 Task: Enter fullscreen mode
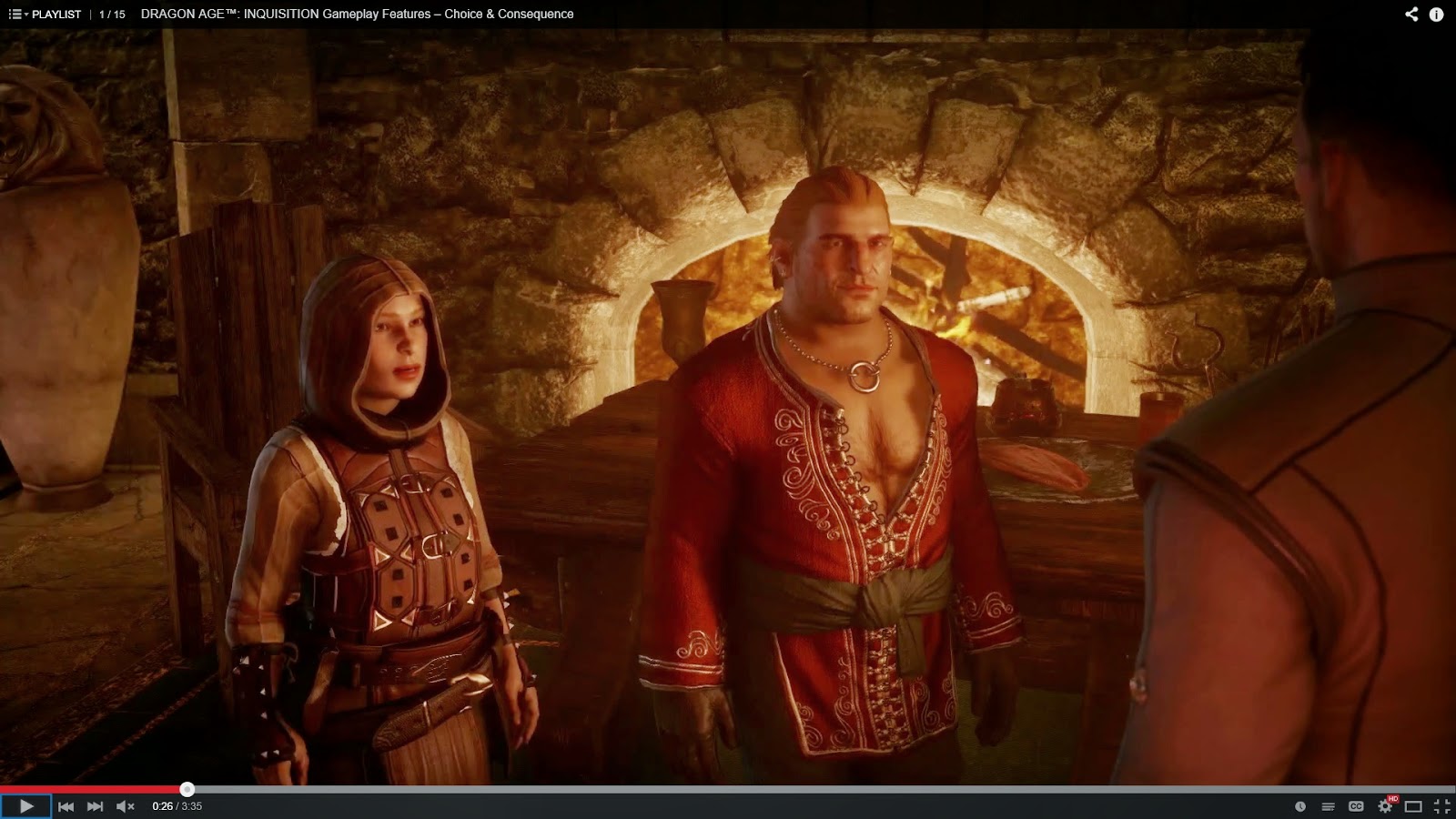coord(1441,806)
